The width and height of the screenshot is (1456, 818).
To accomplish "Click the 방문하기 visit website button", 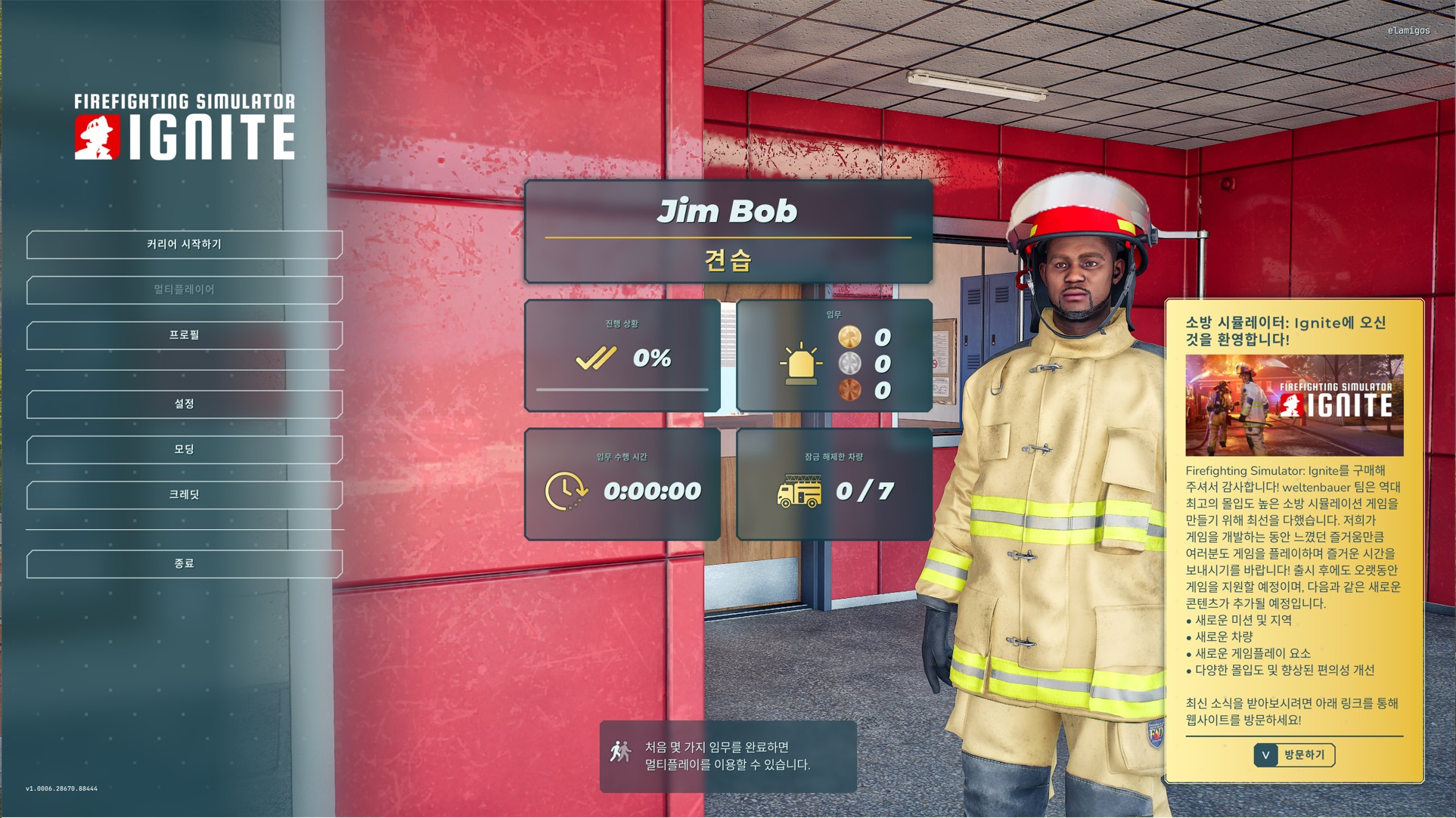I will [1294, 754].
